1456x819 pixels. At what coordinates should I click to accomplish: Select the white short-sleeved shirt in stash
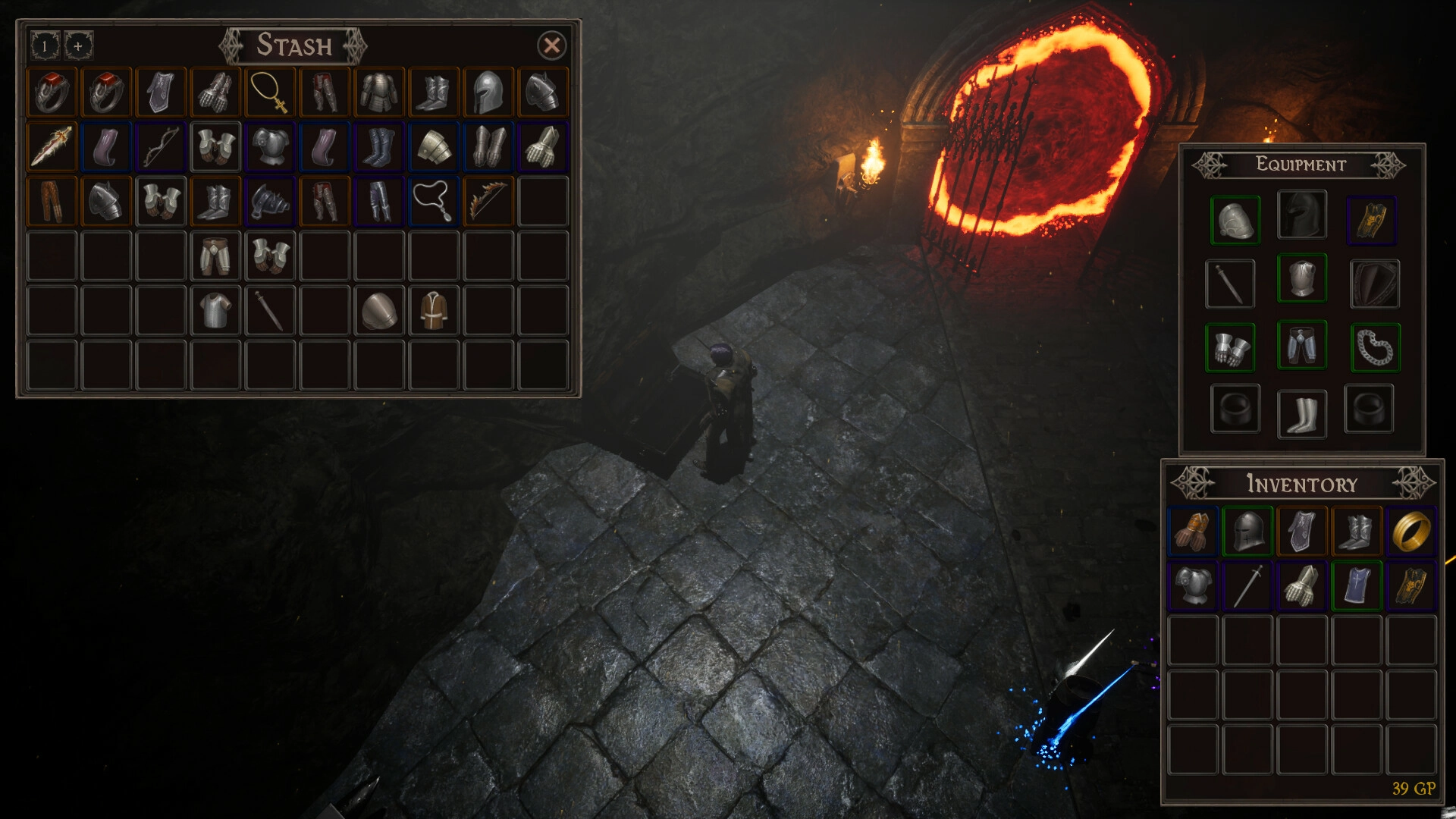(x=215, y=310)
